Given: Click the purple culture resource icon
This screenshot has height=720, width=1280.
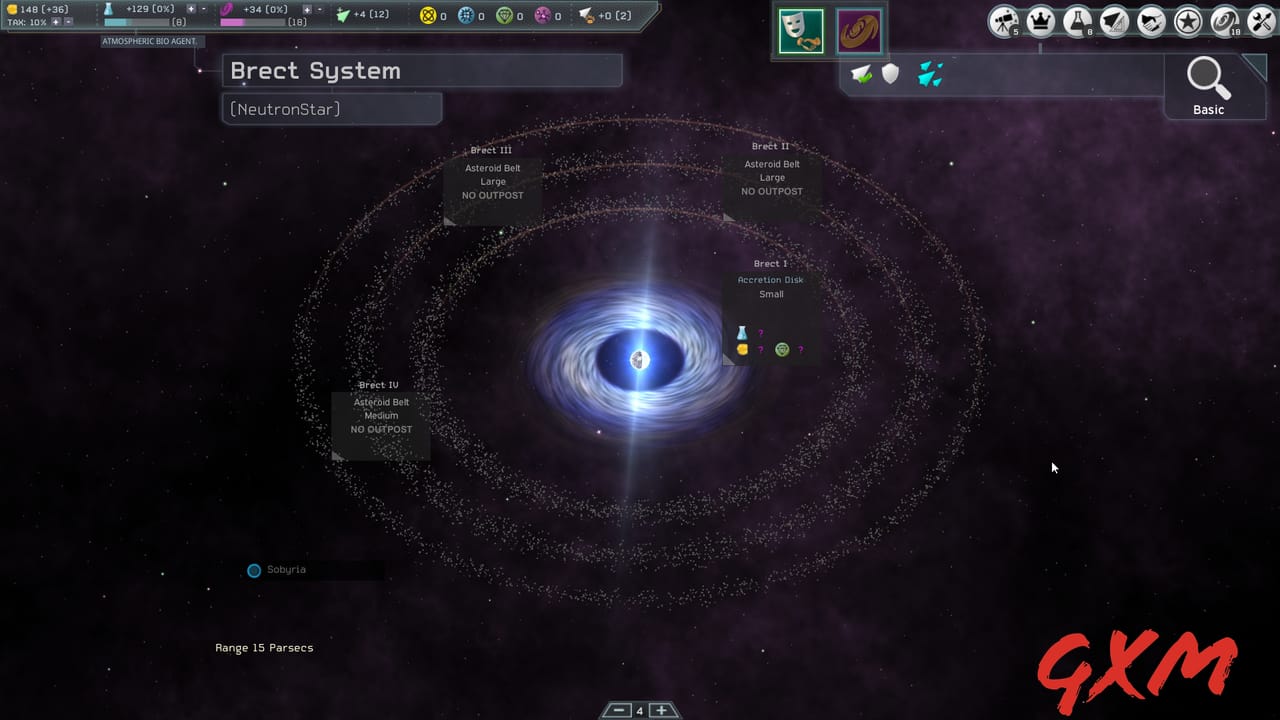Looking at the screenshot, I should [x=227, y=8].
